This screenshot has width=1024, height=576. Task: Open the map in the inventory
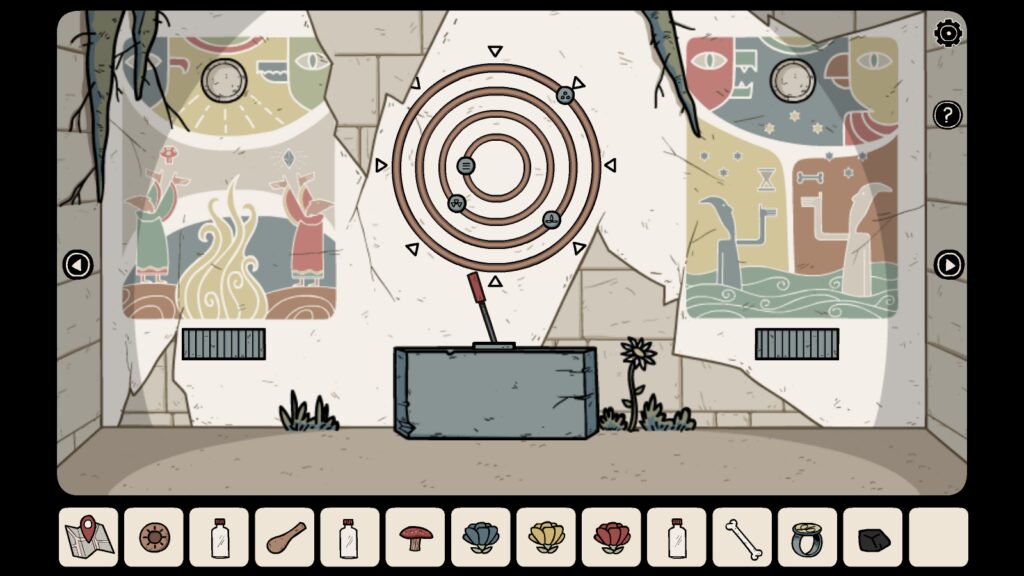click(88, 537)
